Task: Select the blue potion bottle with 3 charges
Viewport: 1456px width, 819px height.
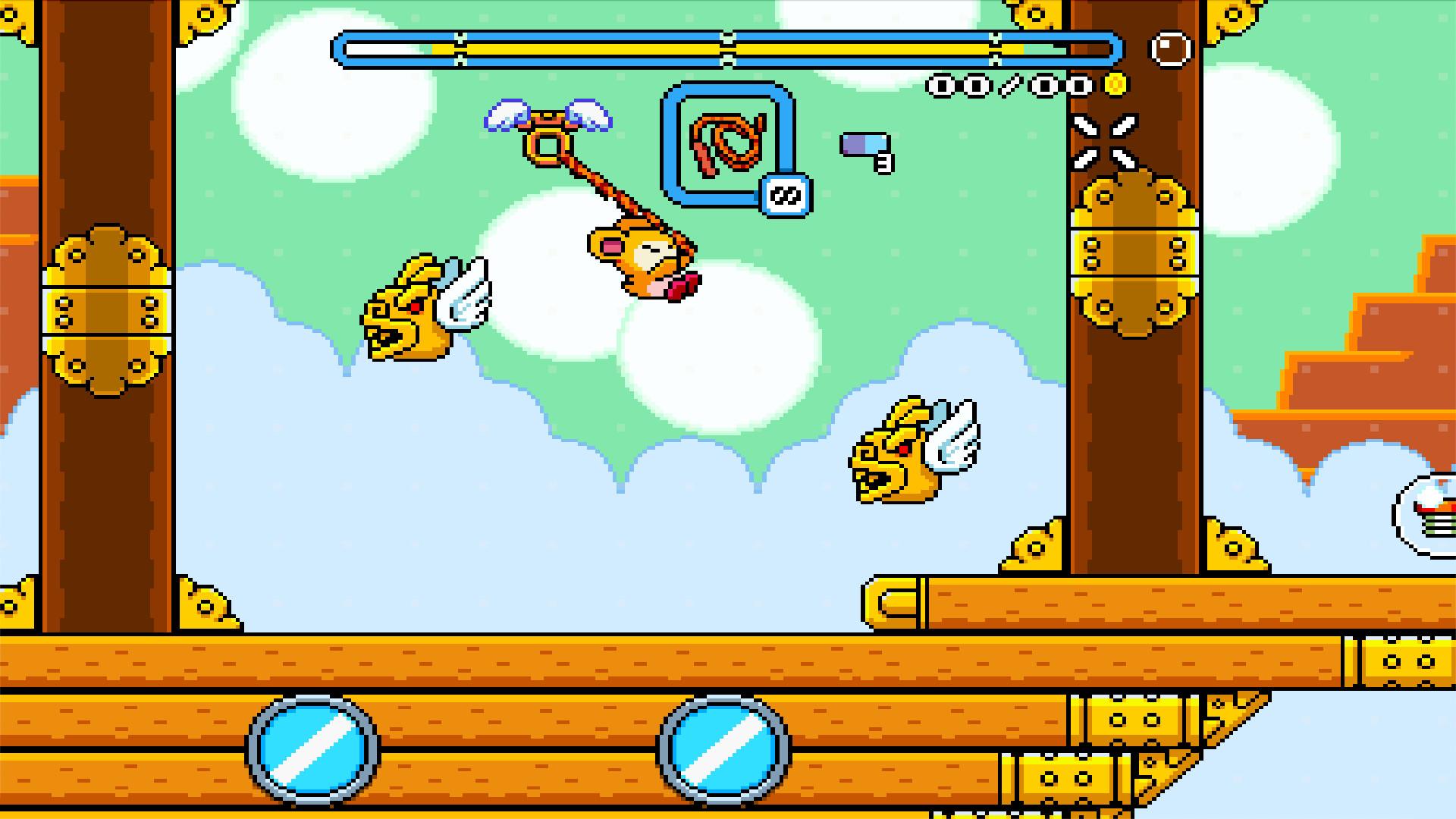Action: (x=864, y=146)
